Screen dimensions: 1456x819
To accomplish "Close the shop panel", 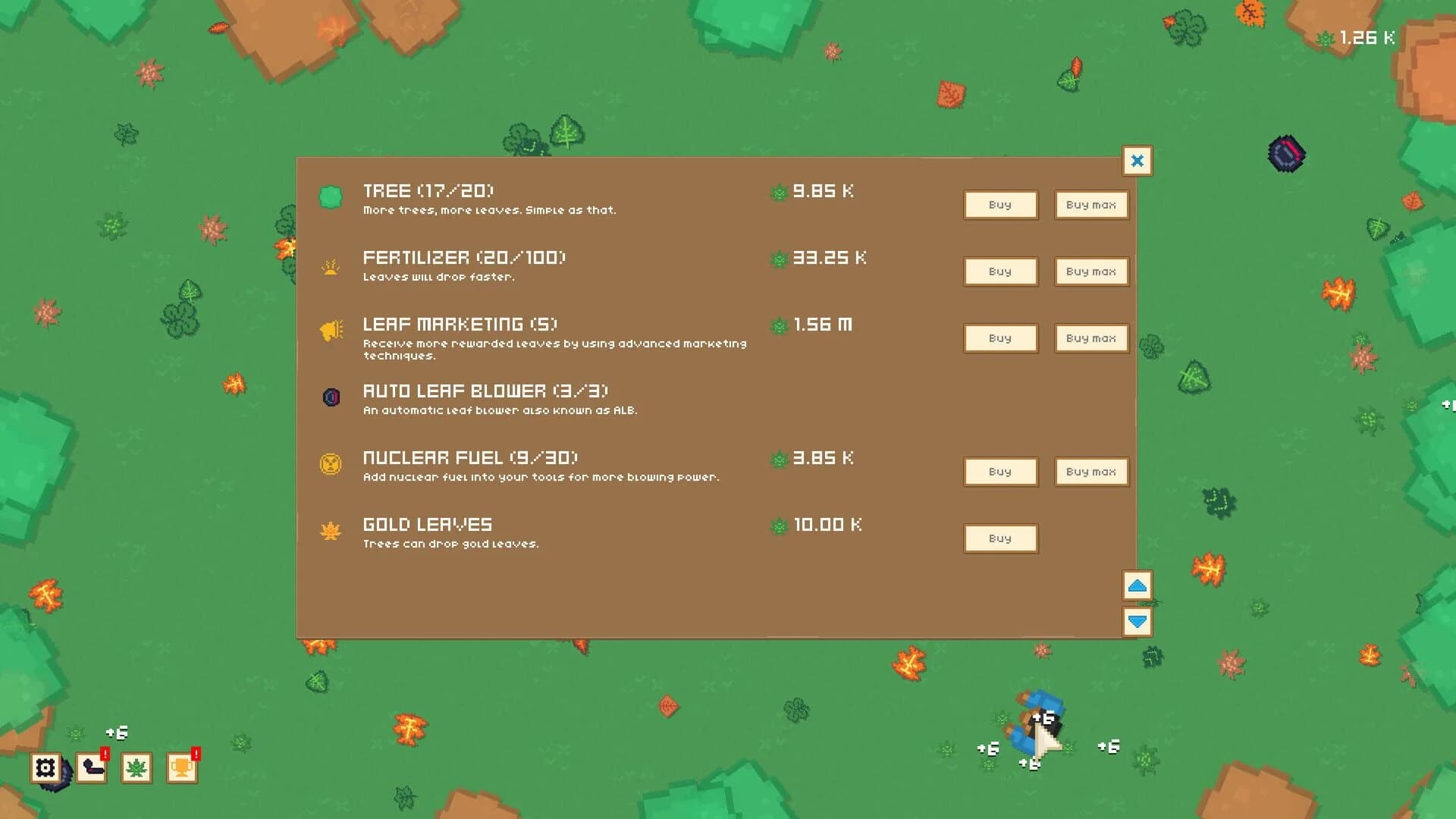I will [1137, 161].
